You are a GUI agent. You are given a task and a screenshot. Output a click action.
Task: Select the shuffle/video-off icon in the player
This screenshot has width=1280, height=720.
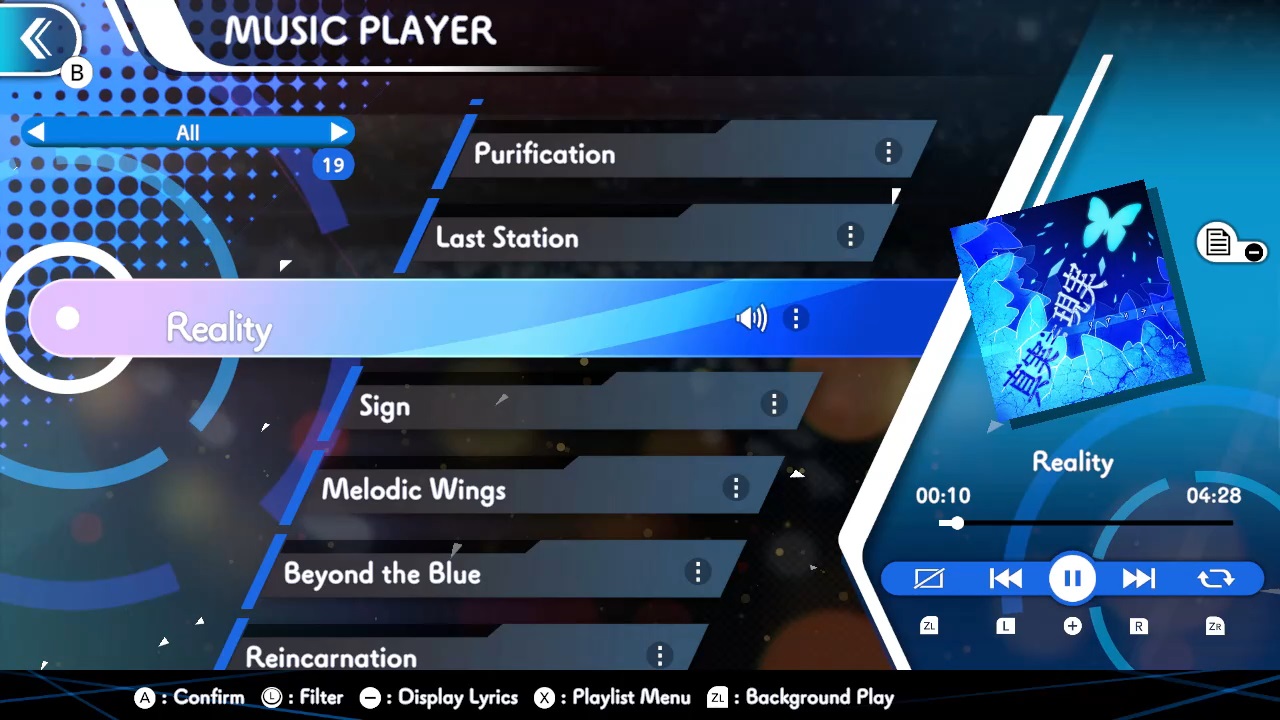point(929,578)
